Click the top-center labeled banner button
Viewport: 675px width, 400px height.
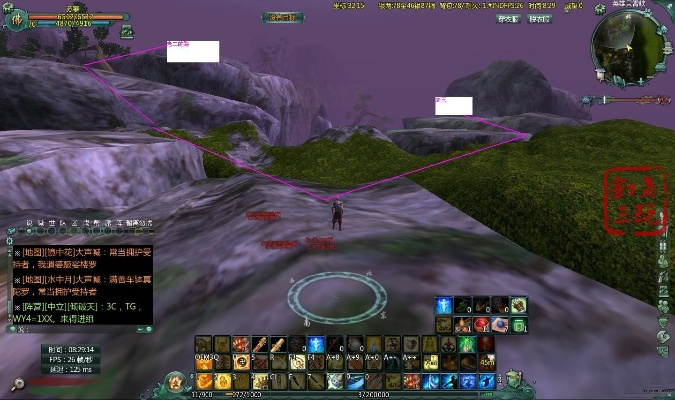coord(283,16)
